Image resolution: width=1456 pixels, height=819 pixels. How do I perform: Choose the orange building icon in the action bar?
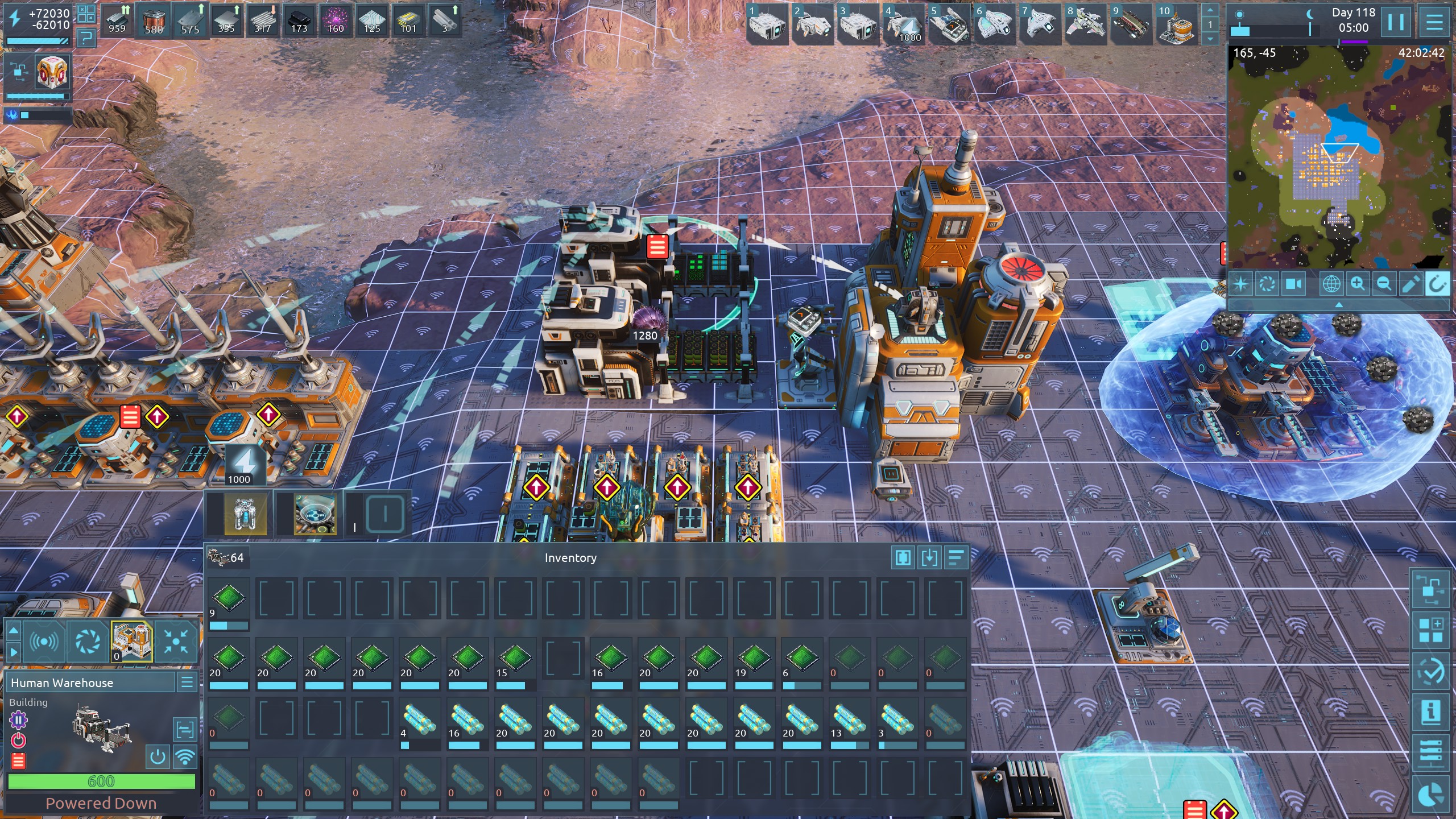131,642
